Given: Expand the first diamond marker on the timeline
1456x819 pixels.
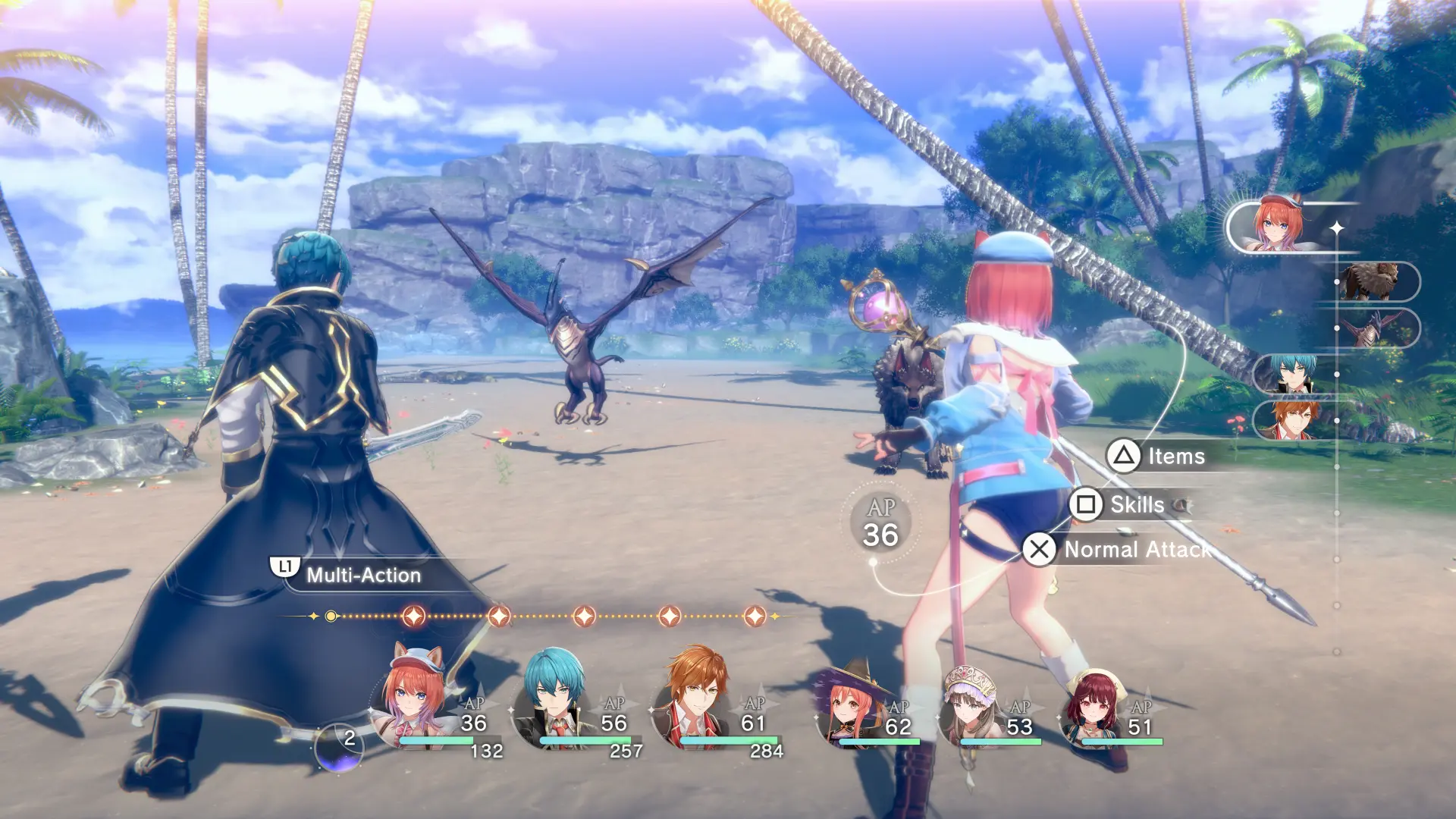Looking at the screenshot, I should pyautogui.click(x=413, y=617).
